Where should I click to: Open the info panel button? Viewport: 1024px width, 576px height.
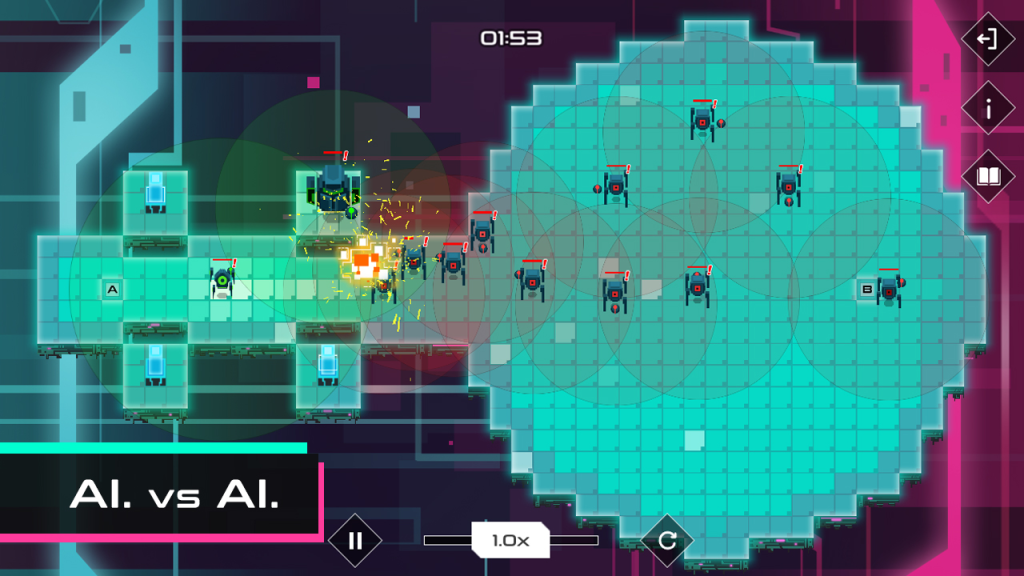(x=988, y=108)
